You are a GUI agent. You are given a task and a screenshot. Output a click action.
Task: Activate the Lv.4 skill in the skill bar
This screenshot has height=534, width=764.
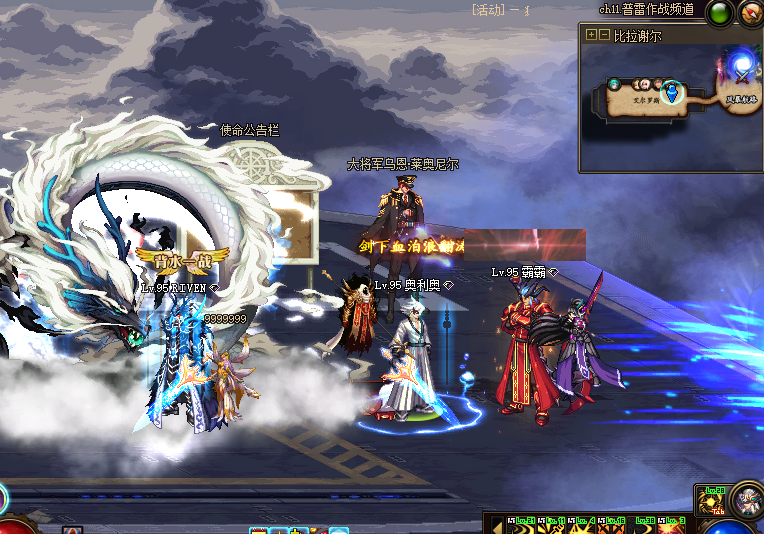point(582,526)
